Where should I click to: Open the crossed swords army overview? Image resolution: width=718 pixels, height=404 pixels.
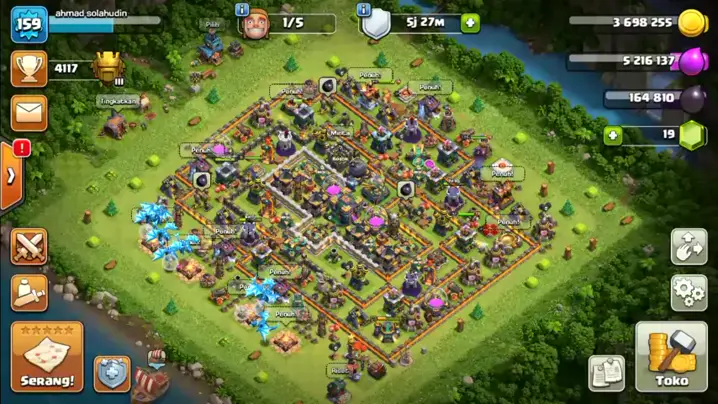(x=30, y=246)
